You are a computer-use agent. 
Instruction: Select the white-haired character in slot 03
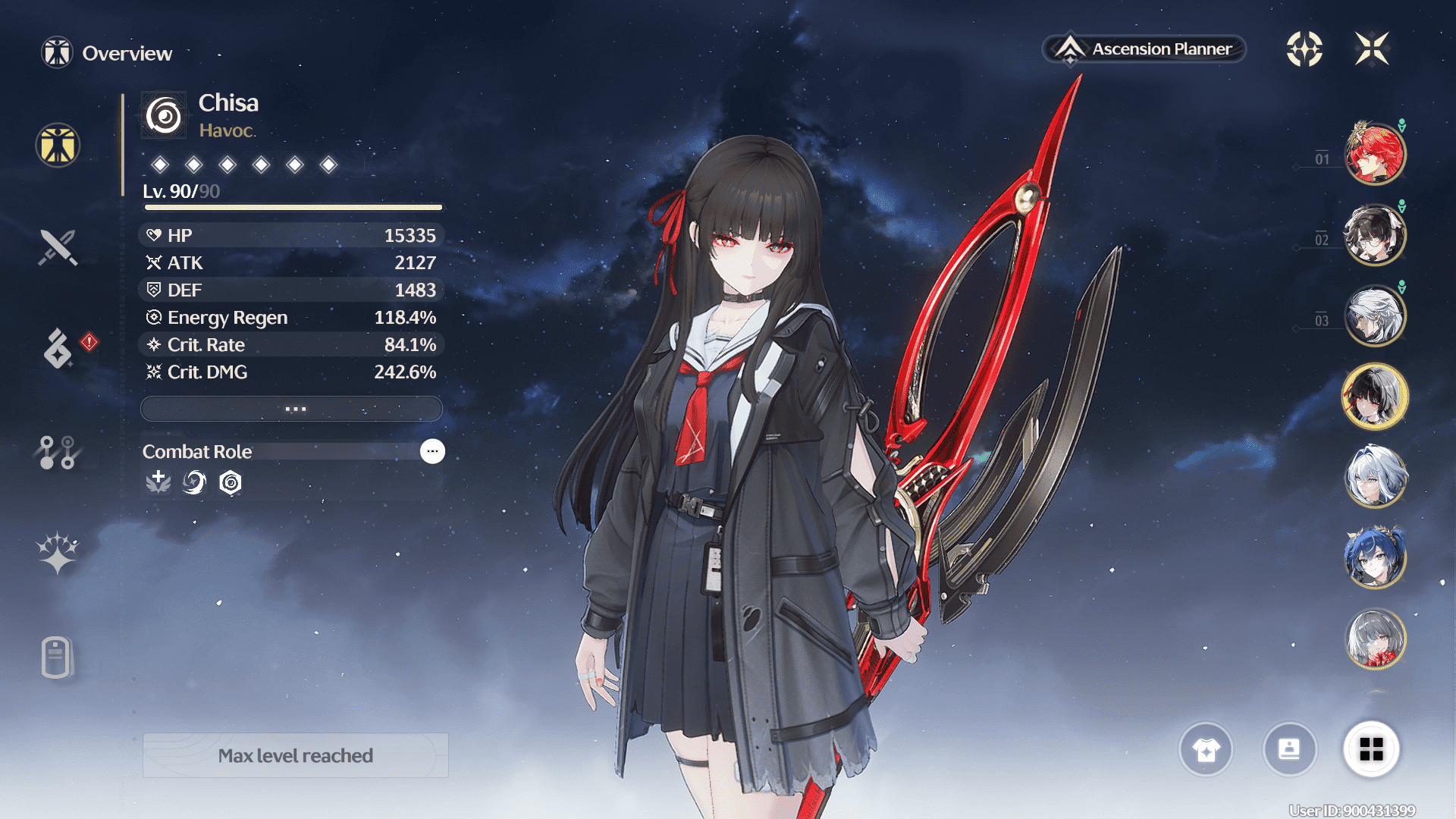[x=1374, y=315]
